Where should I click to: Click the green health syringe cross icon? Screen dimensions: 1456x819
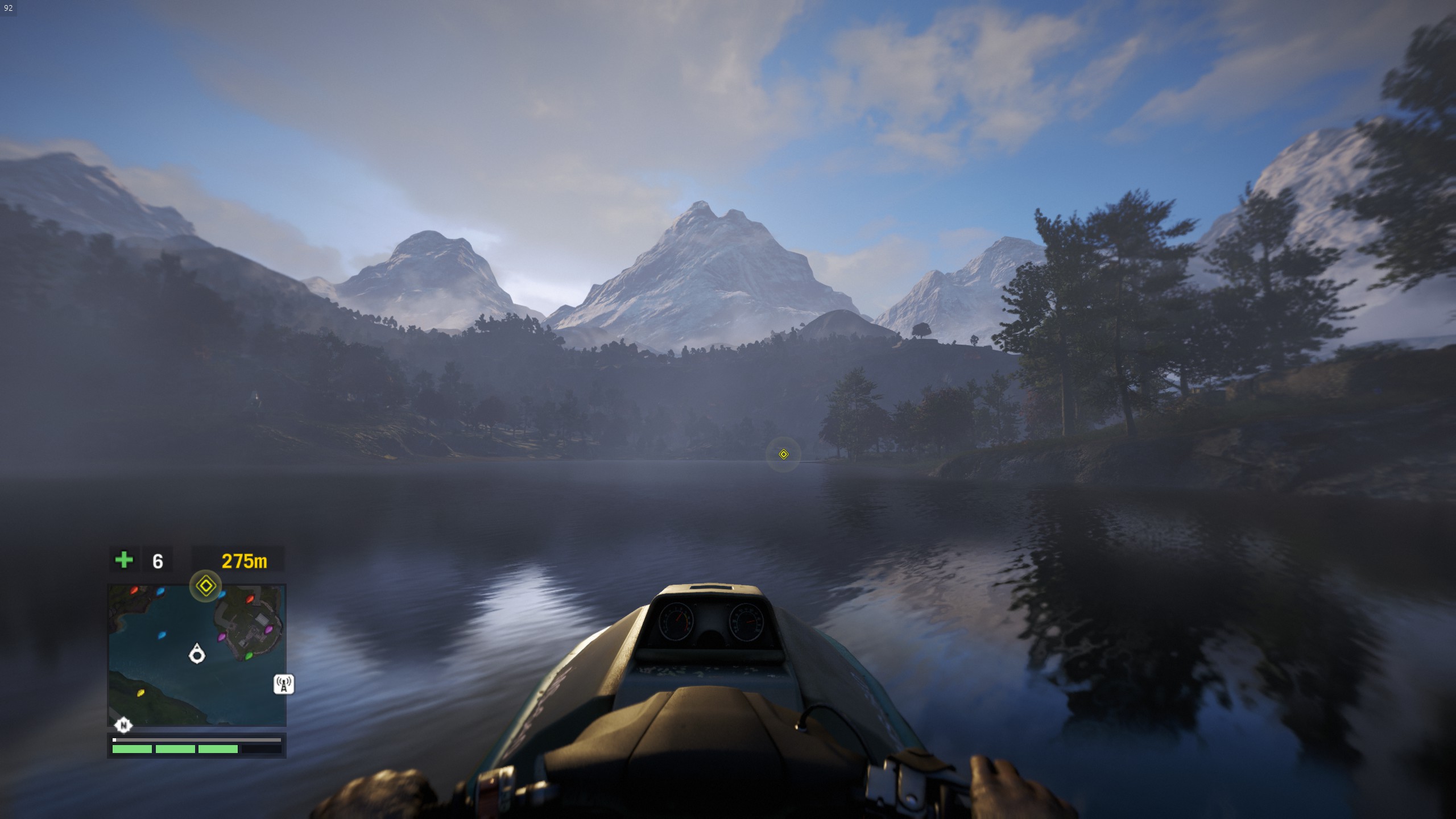coord(124,561)
